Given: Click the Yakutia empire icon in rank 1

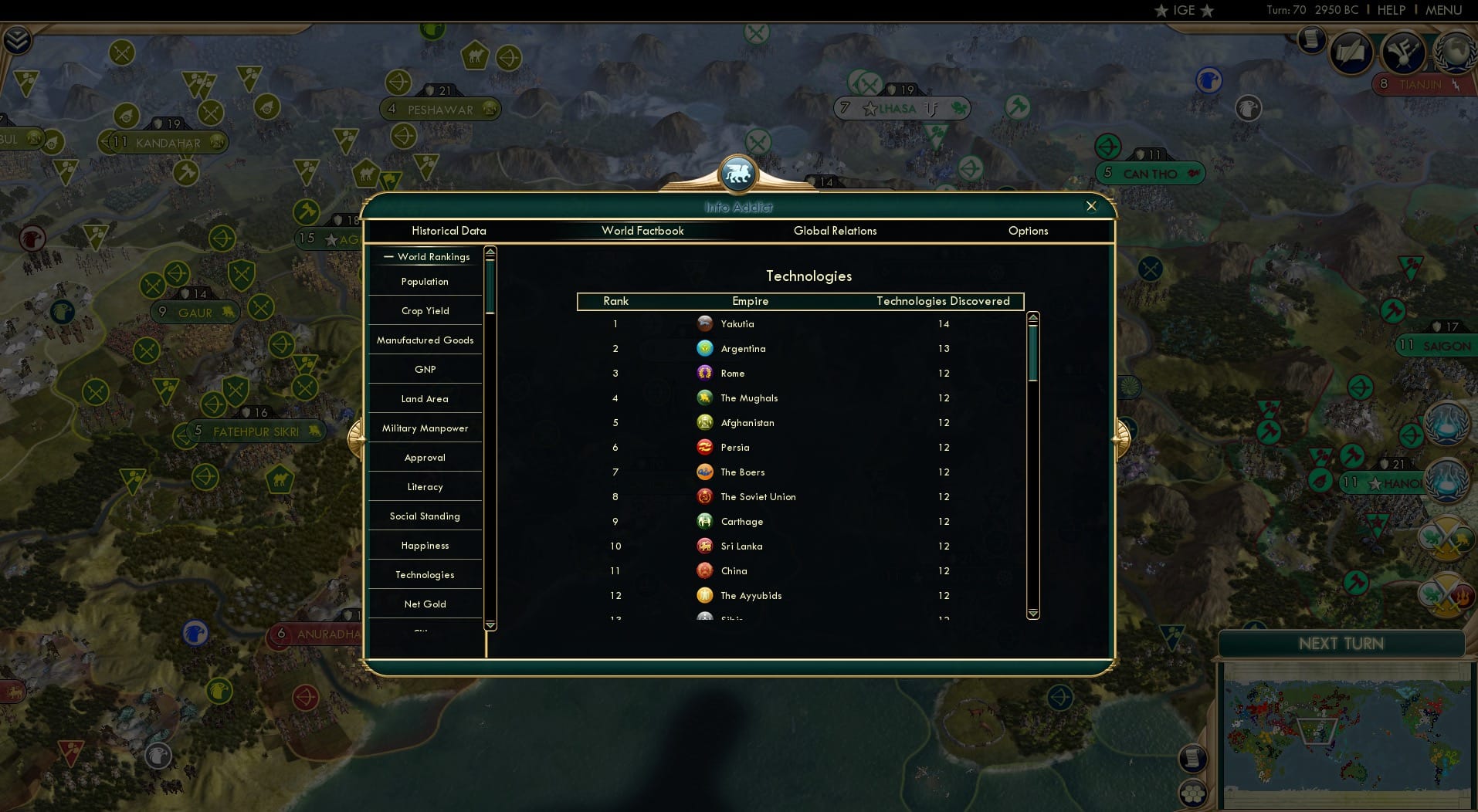Looking at the screenshot, I should coord(705,324).
